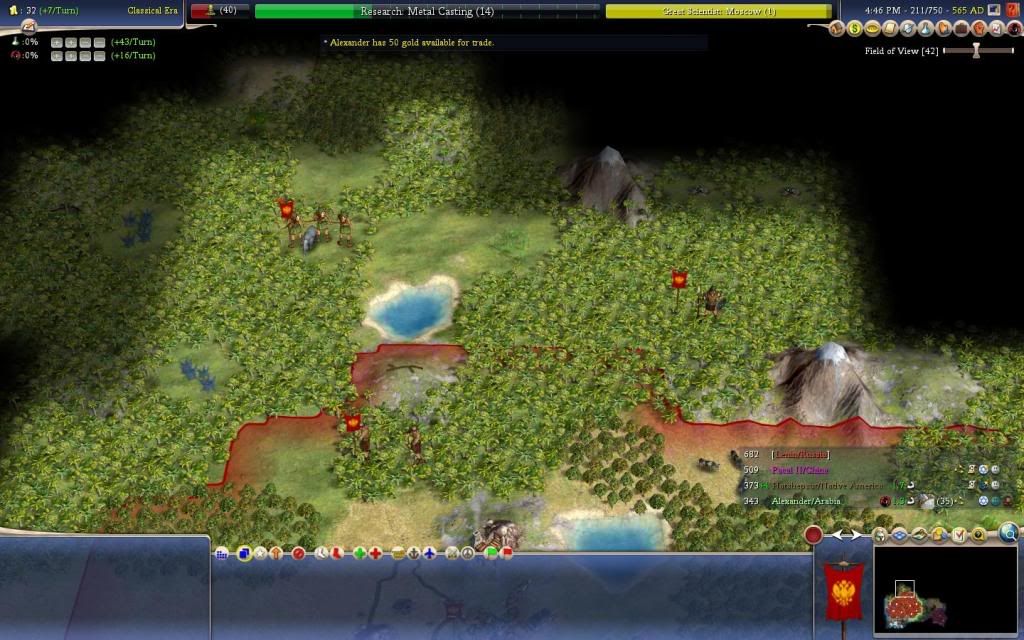Select Pacal II/China in the scoreboard

point(800,469)
